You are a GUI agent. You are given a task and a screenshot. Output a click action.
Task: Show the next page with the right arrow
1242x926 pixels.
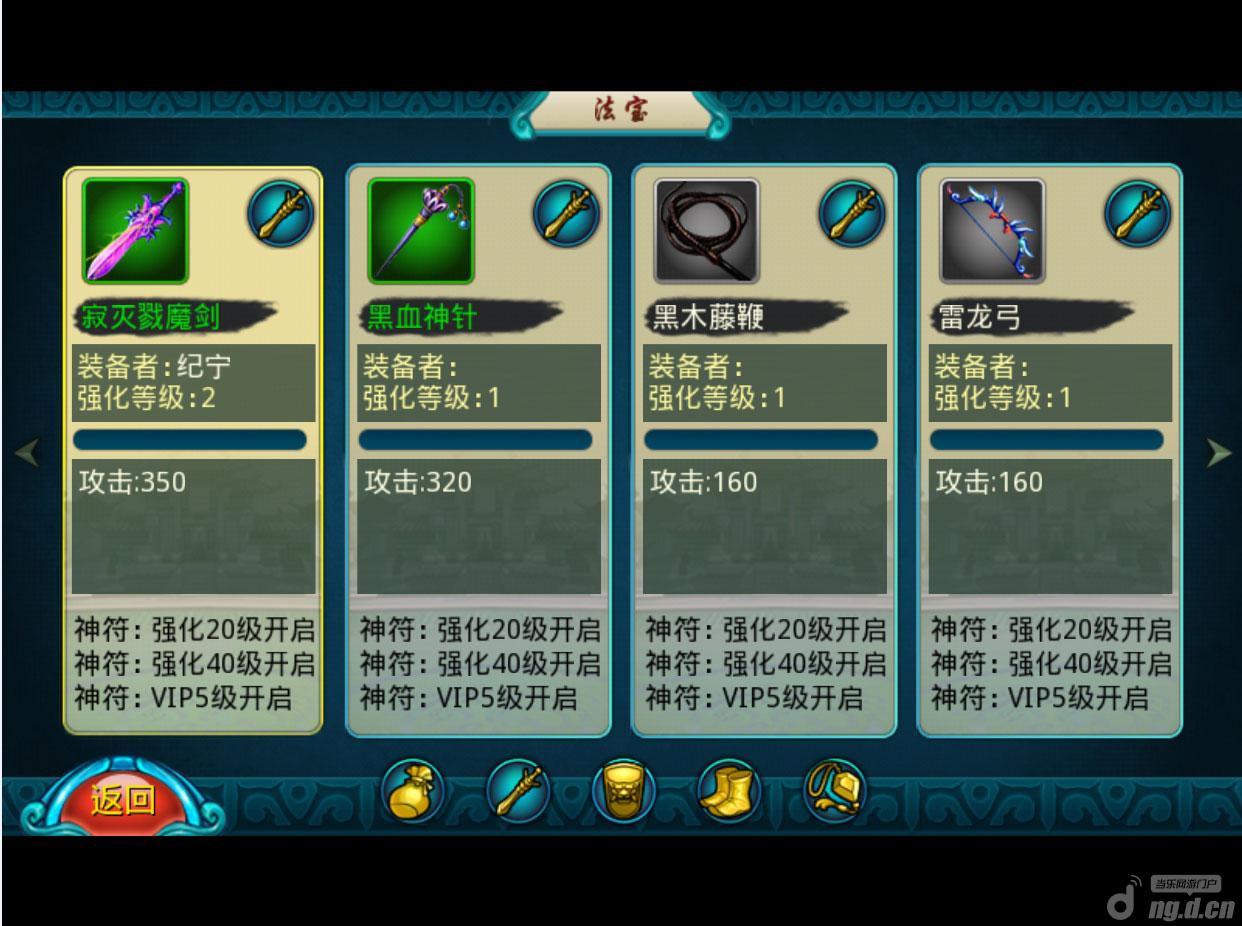pyautogui.click(x=1218, y=453)
